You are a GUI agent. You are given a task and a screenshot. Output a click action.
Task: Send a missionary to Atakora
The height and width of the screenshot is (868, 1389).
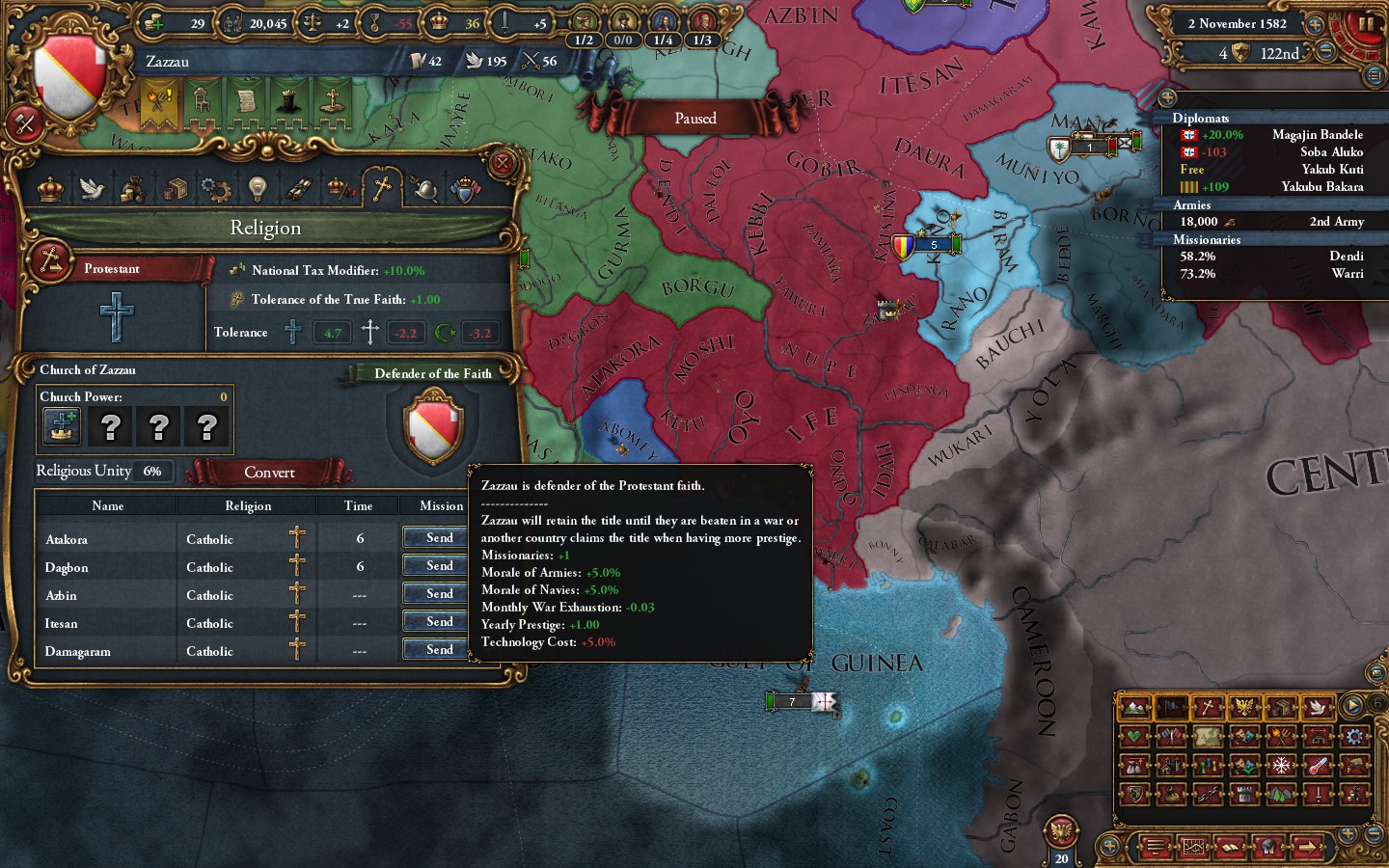tap(436, 538)
